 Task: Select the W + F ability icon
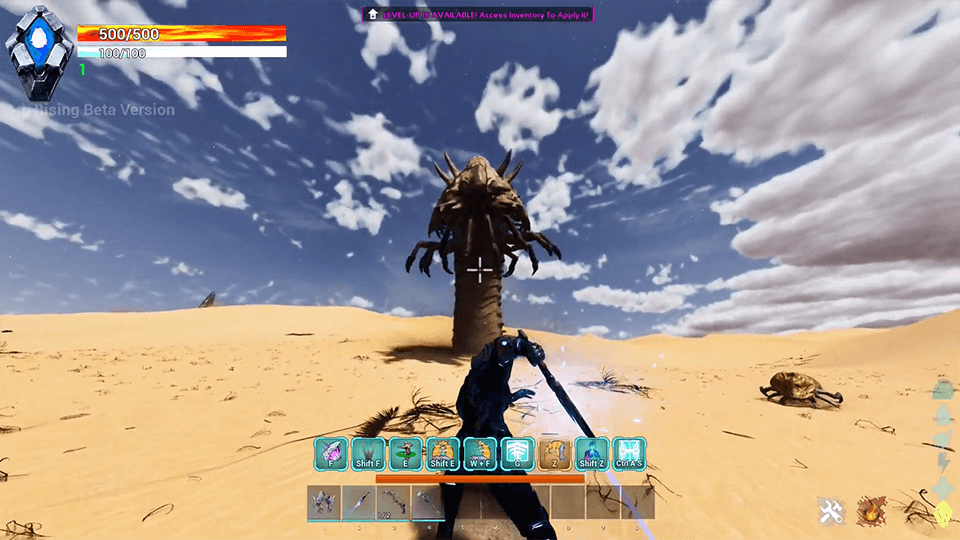480,454
